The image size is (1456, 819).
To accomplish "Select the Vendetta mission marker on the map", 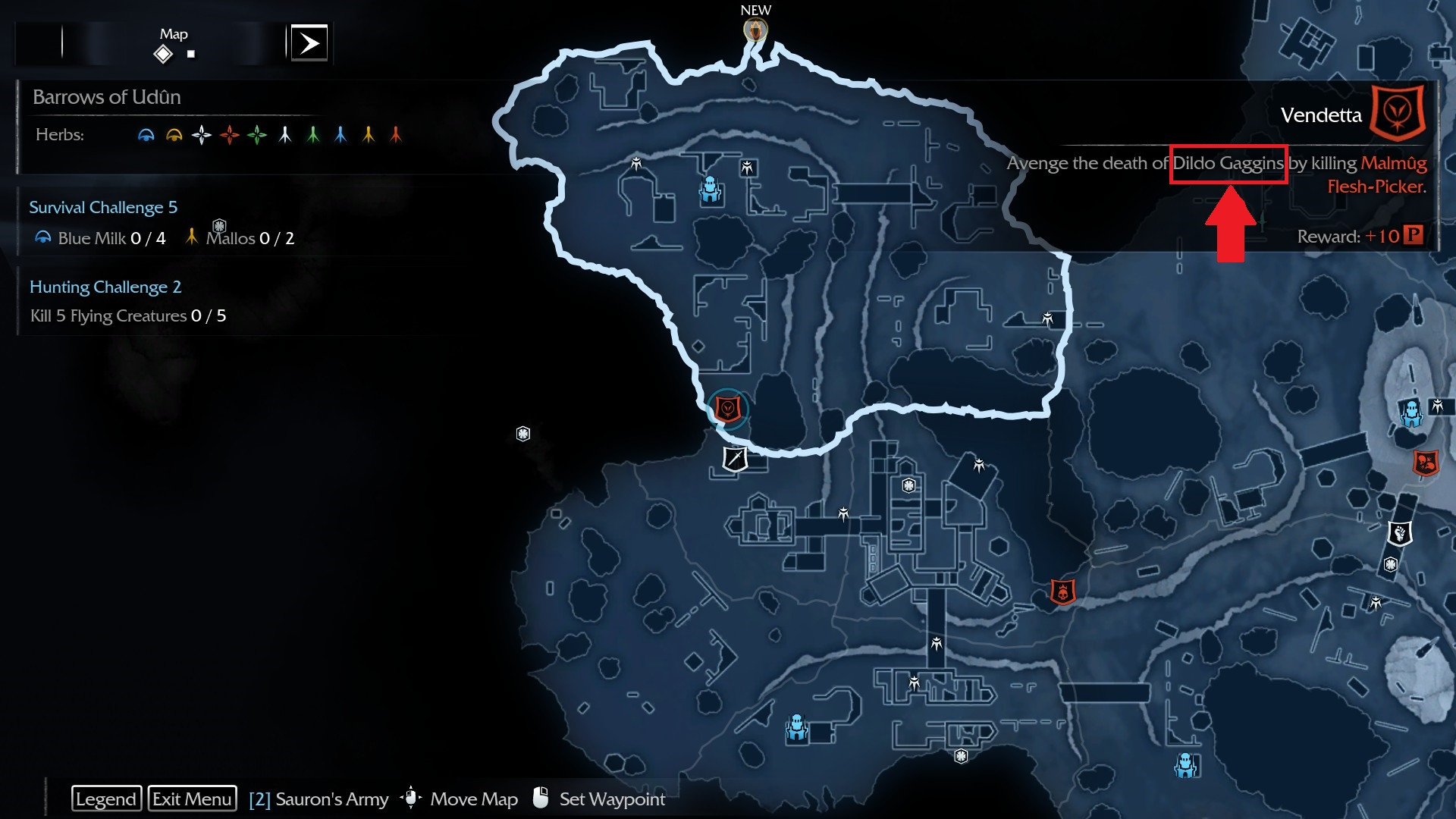I will click(728, 409).
